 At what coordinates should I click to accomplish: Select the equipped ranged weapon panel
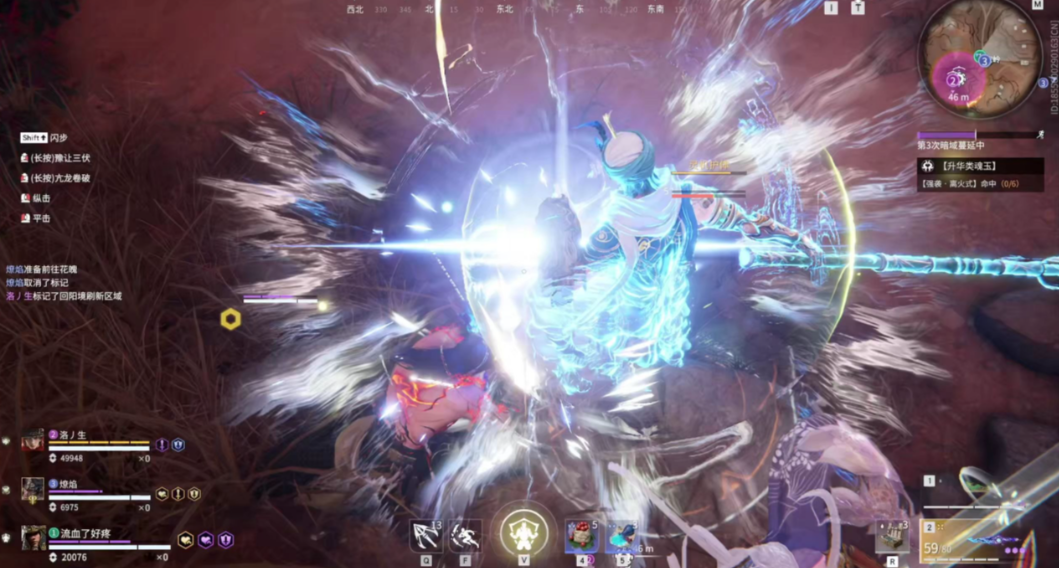click(984, 540)
